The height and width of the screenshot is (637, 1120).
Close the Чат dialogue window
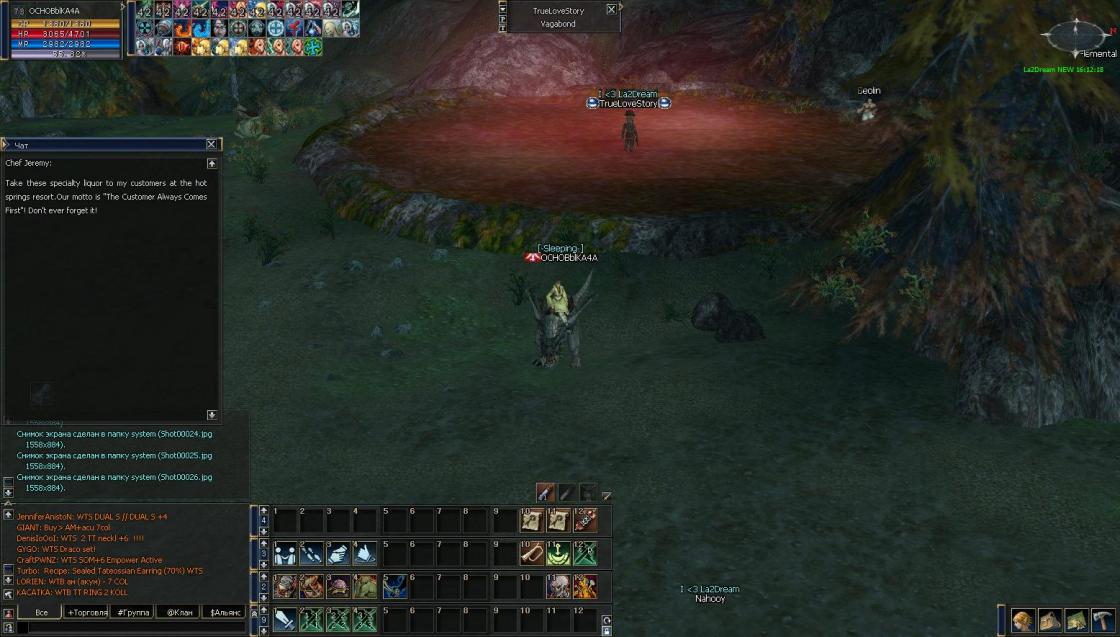211,145
